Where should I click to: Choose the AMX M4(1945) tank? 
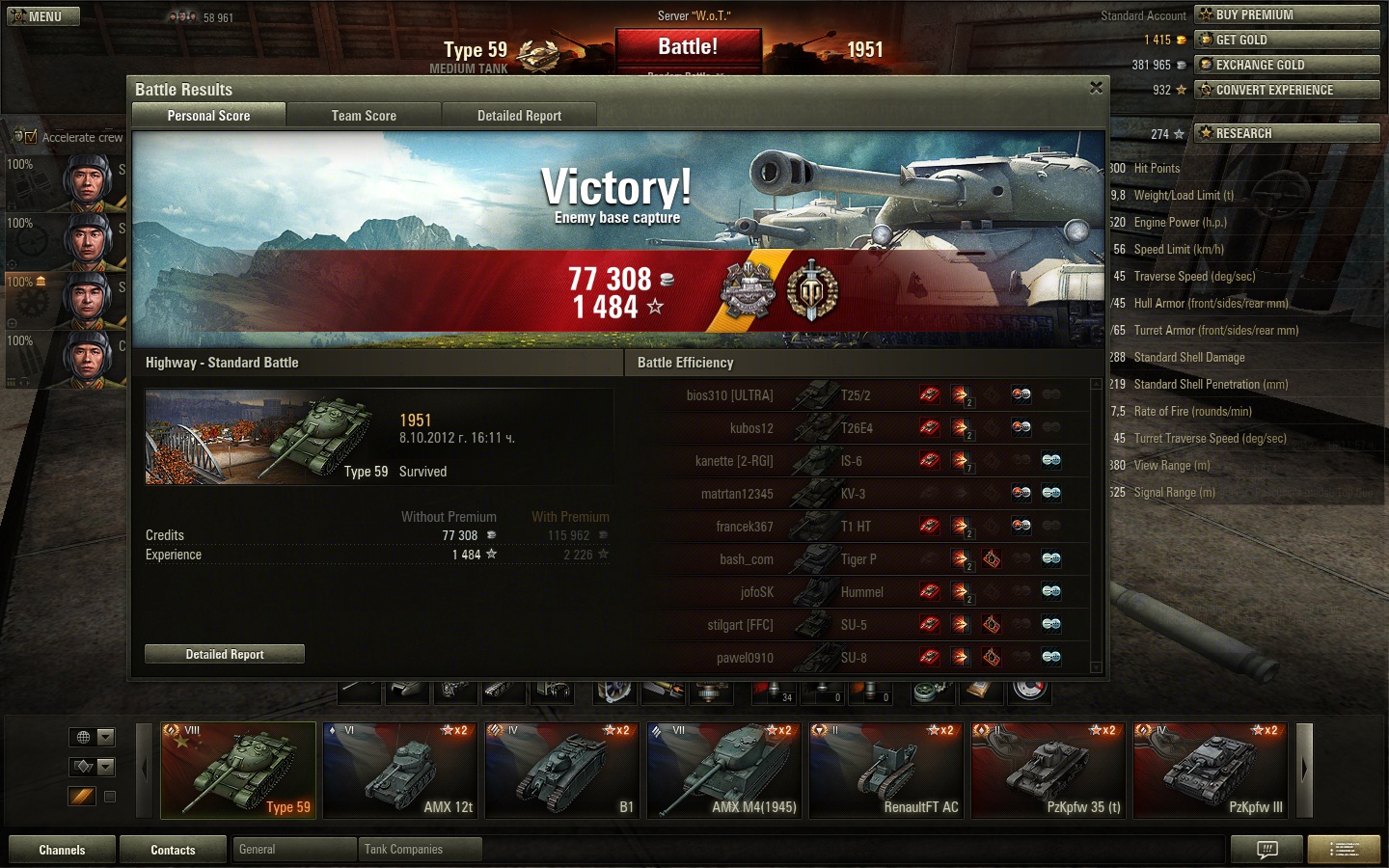coord(724,771)
